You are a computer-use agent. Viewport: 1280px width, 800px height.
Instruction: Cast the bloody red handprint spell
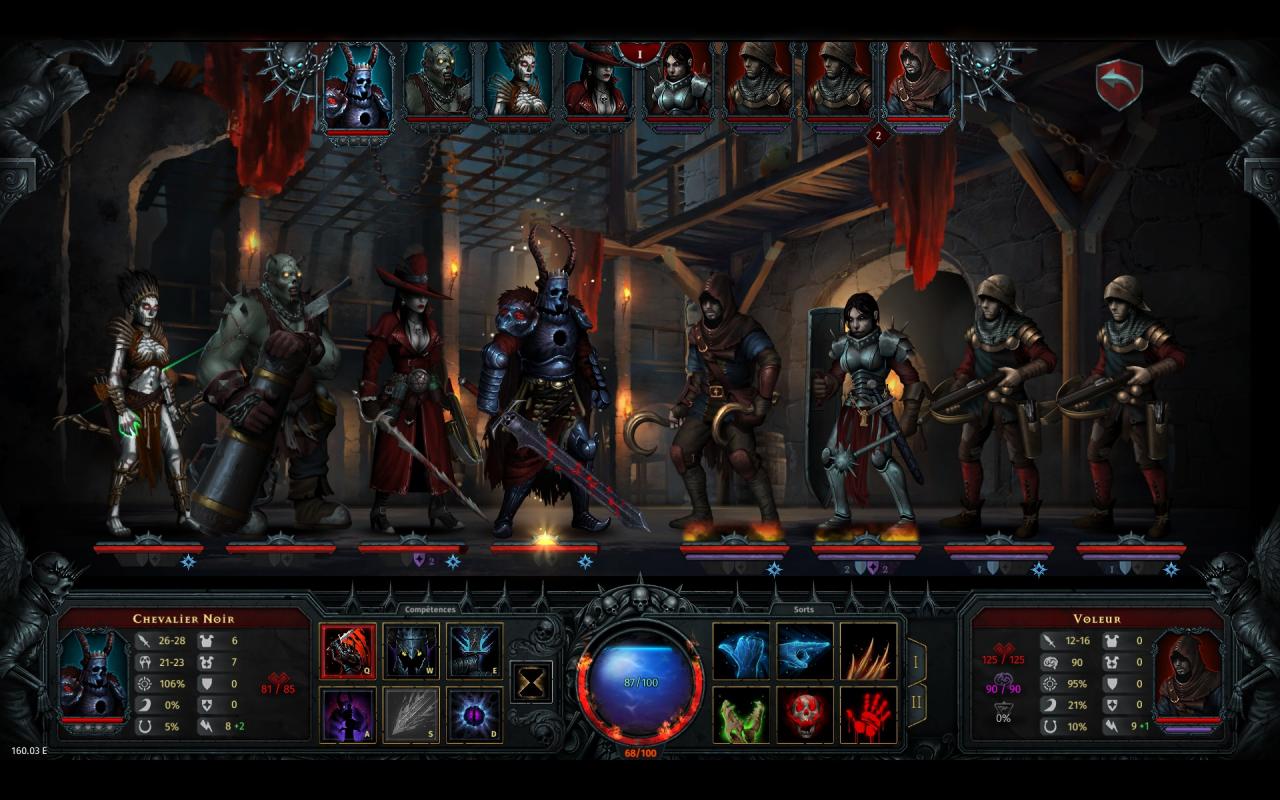868,715
